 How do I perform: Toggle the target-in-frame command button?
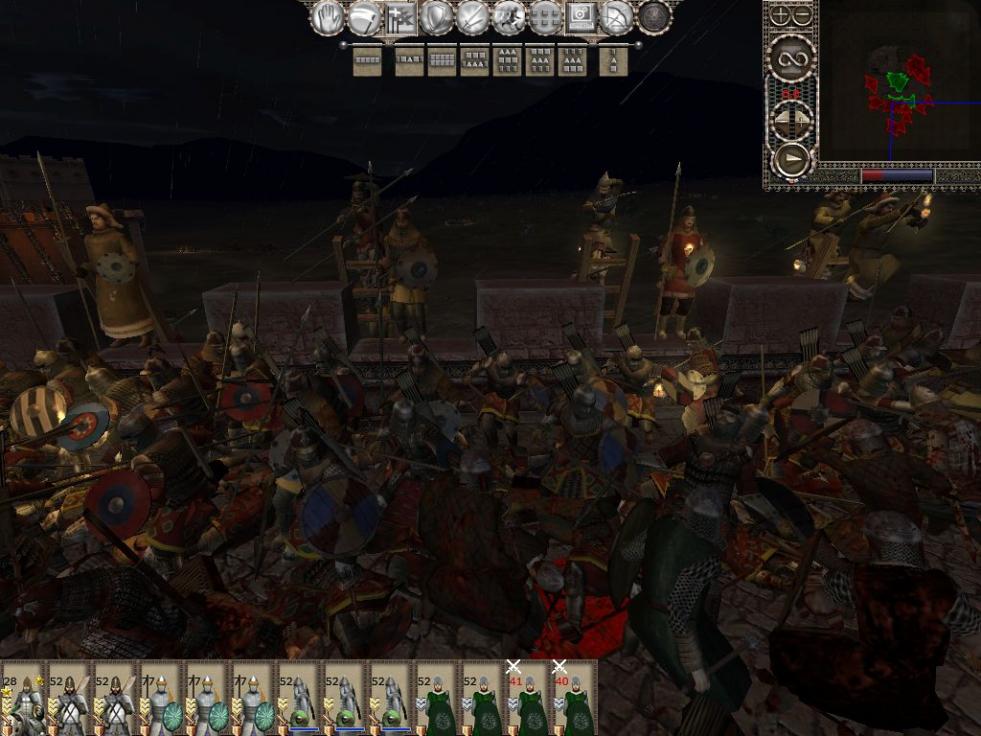(x=581, y=17)
